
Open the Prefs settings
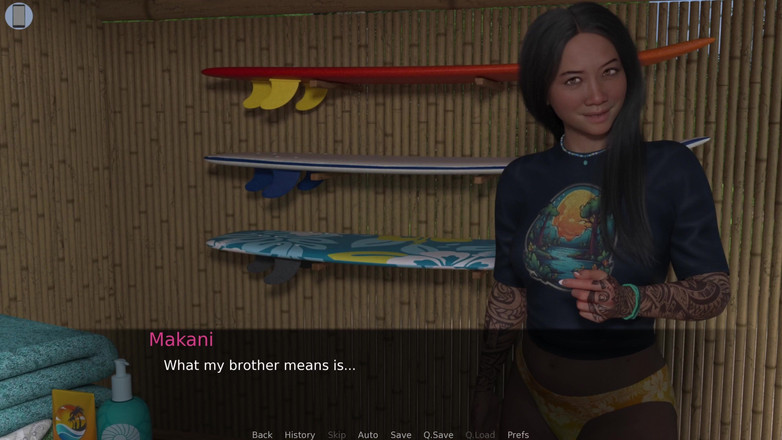pos(518,435)
